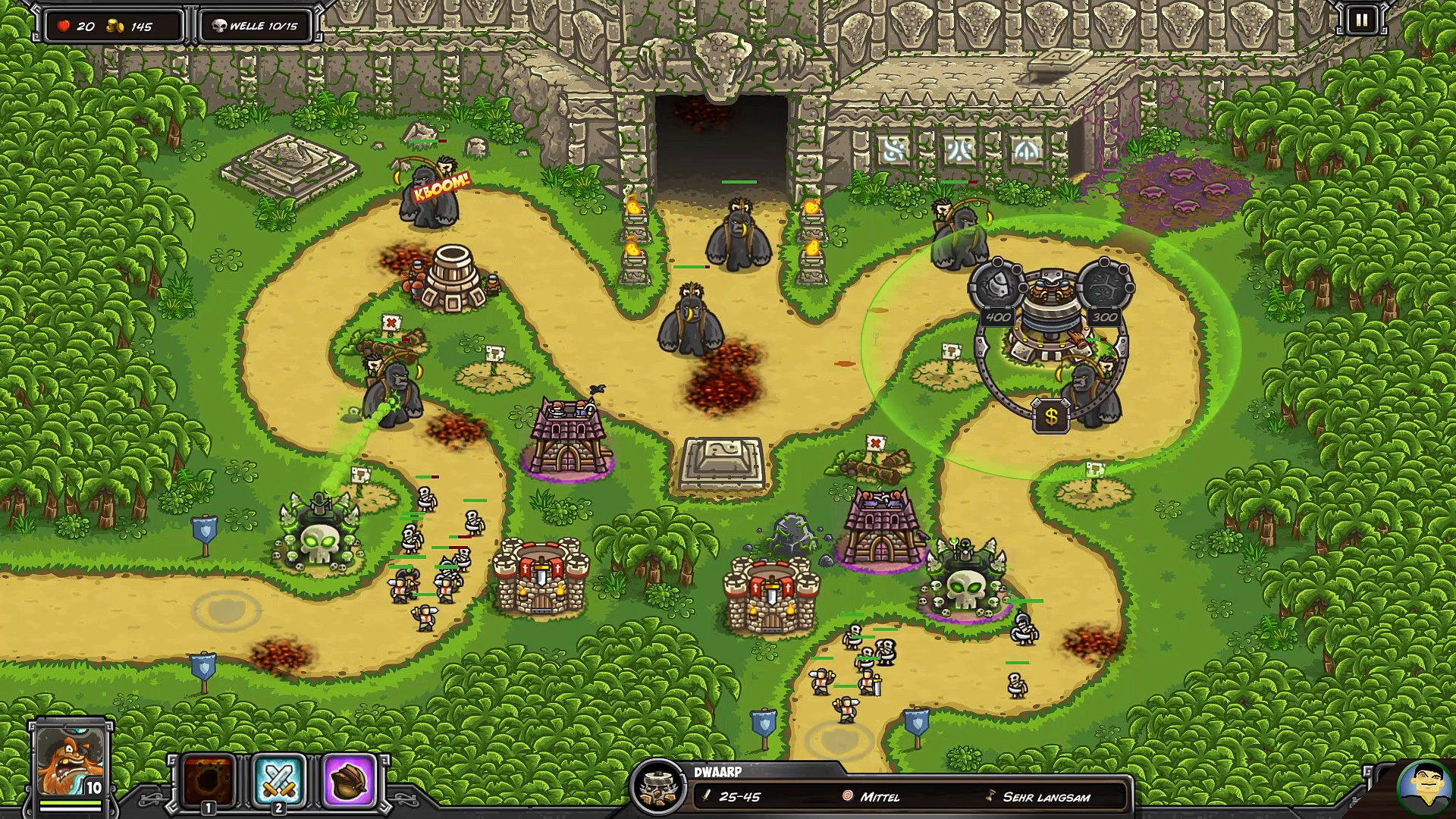This screenshot has width=1456, height=819.
Task: Sell the selected tower with the dollar button
Action: click(x=1051, y=416)
